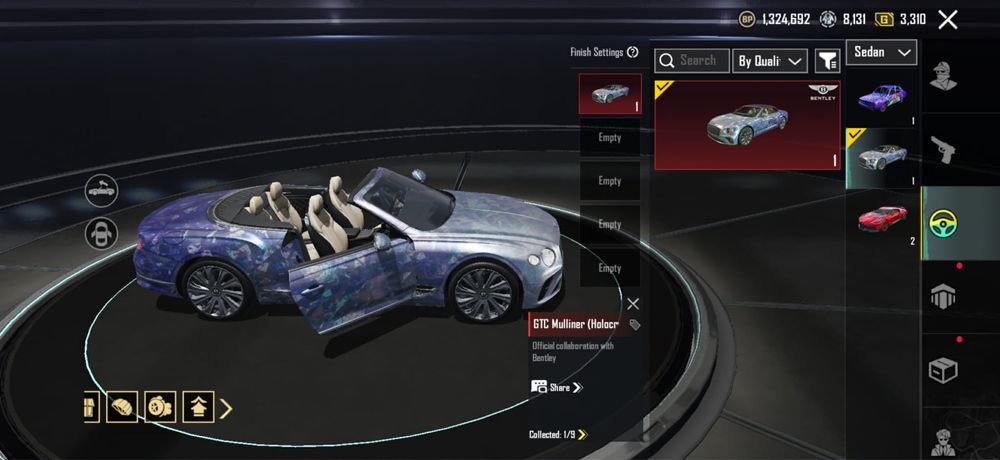This screenshot has width=1000, height=460.
Task: Open the crate box inventory tab
Action: [x=942, y=371]
